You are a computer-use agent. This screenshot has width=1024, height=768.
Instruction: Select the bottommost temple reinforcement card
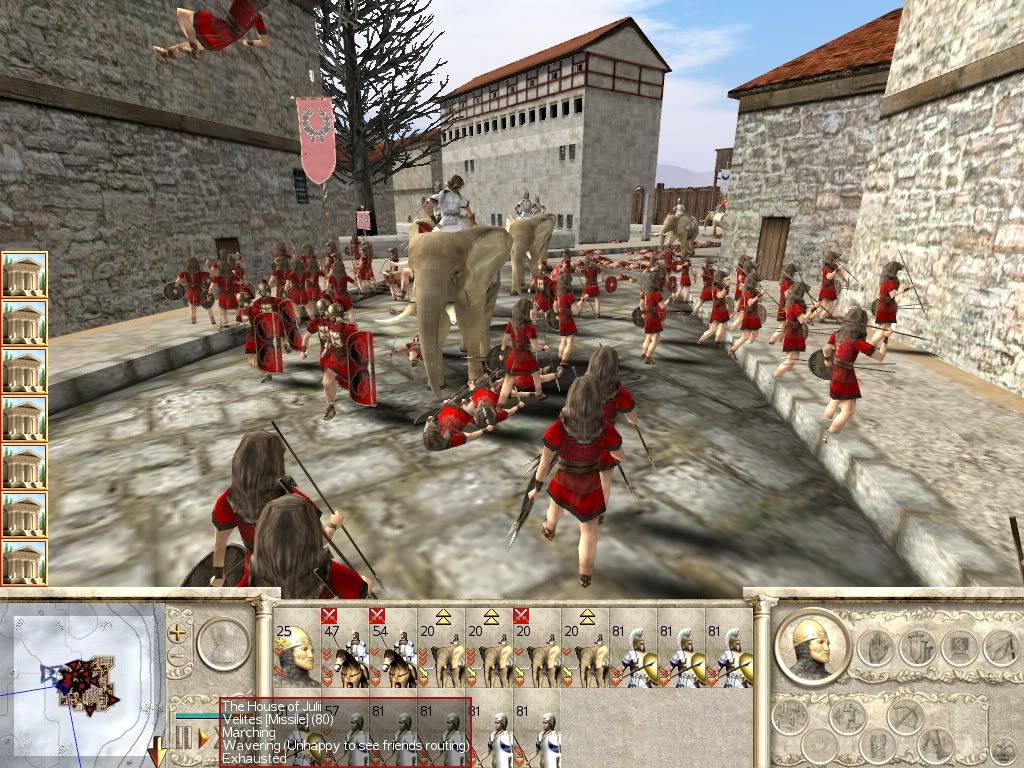tap(24, 562)
